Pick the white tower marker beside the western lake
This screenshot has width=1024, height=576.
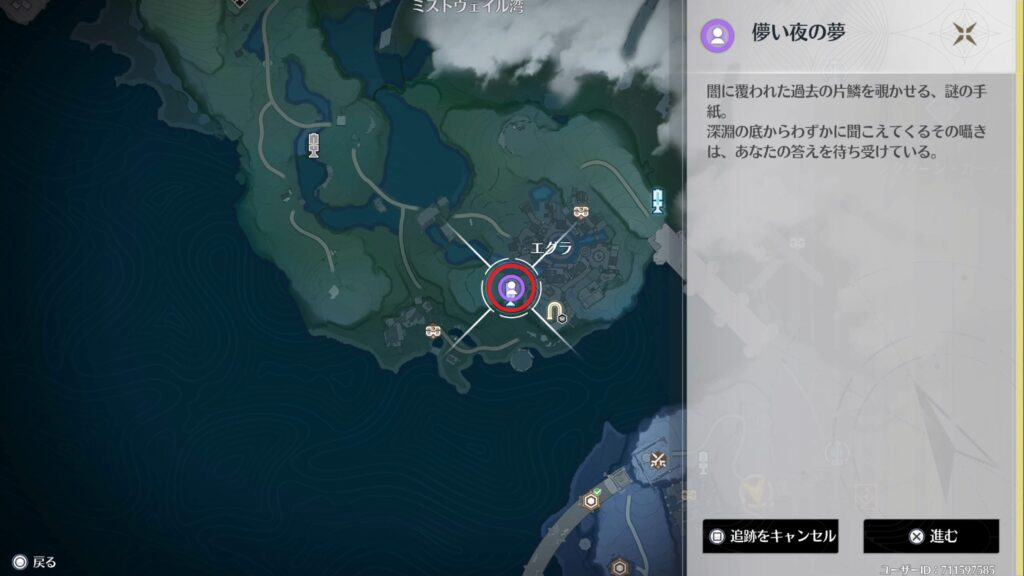pyautogui.click(x=314, y=146)
